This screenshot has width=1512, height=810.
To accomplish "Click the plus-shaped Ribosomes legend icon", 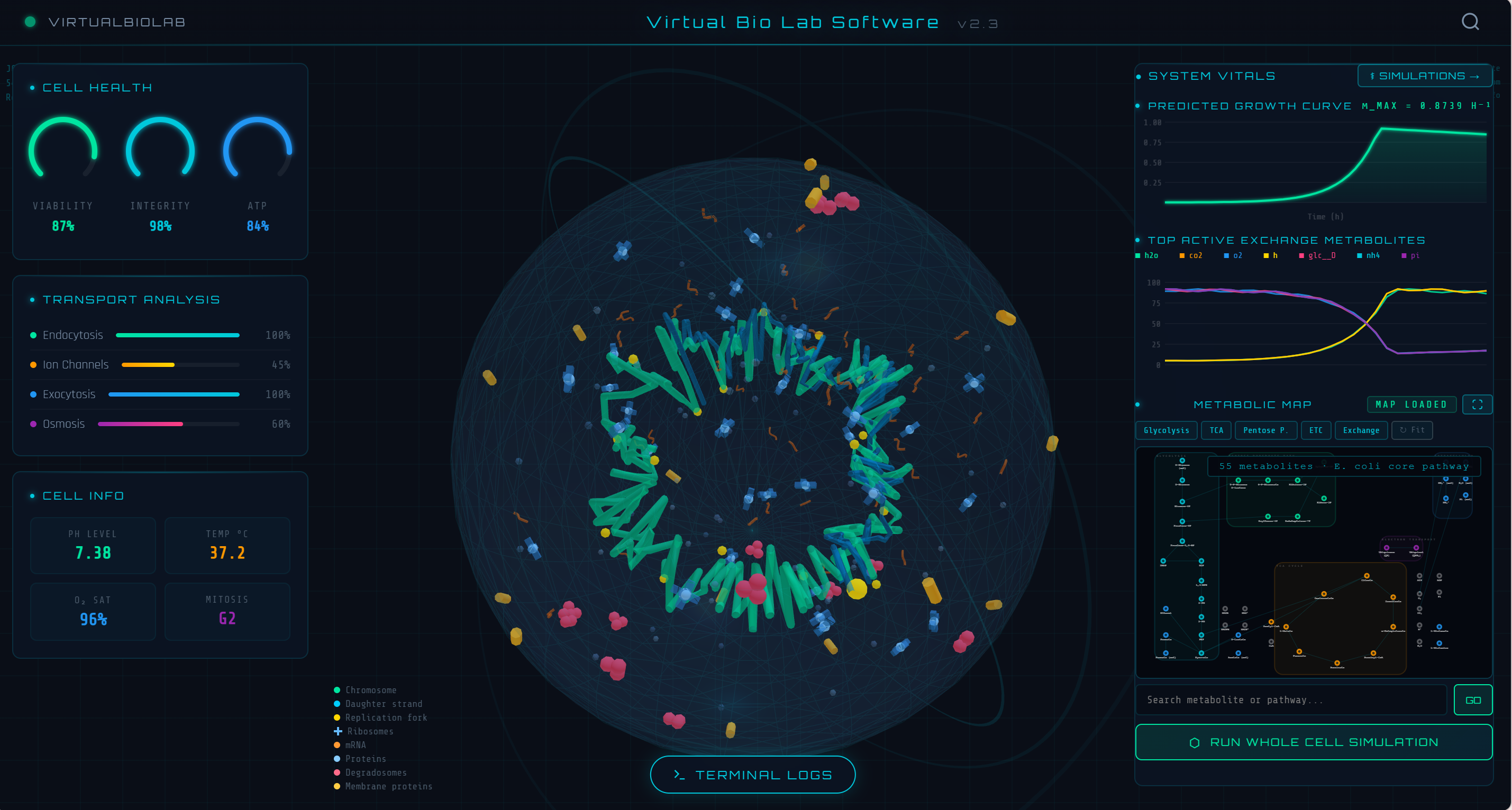I will click(338, 731).
